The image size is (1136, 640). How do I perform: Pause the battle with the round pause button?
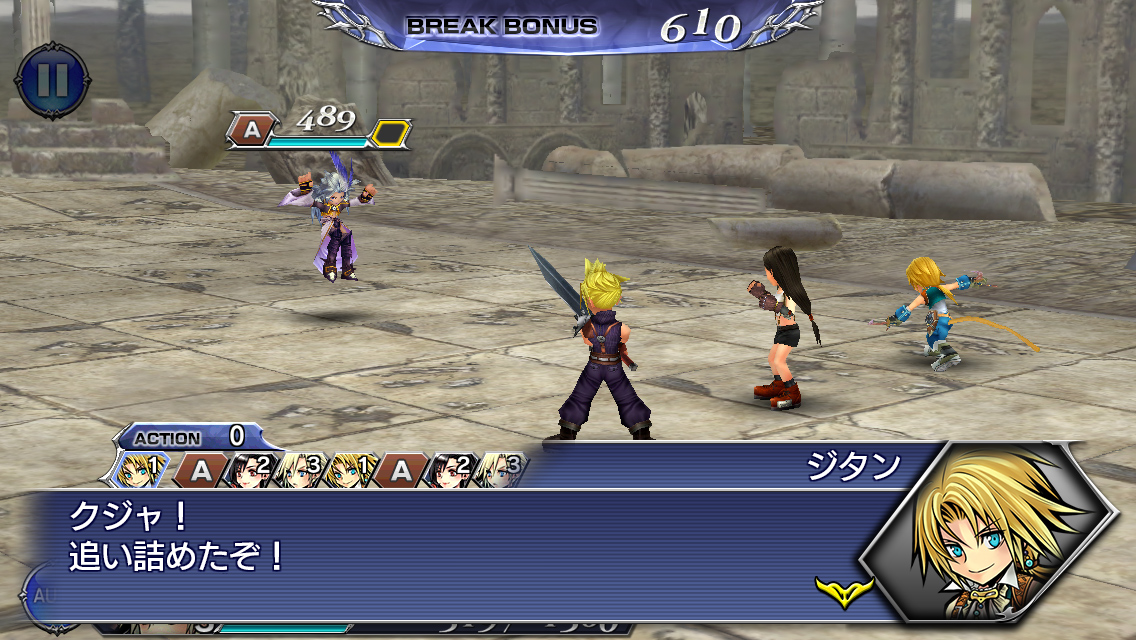coord(52,80)
